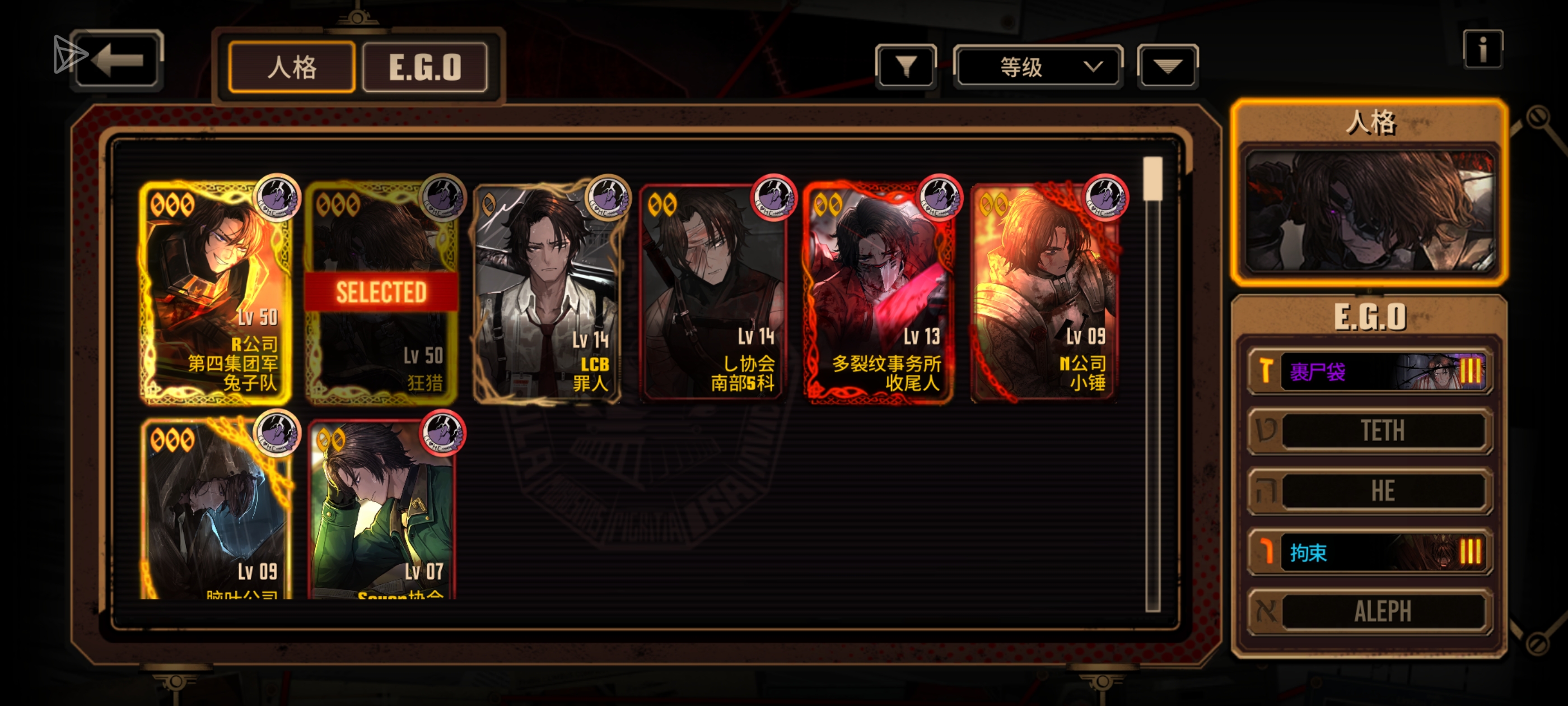Show the info panel
Viewport: 1568px width, 706px height.
click(1482, 49)
